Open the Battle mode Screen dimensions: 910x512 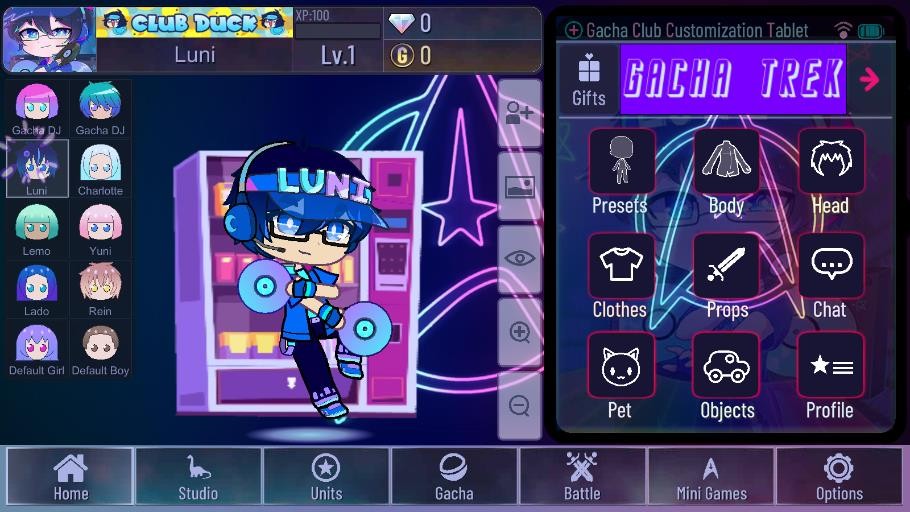coord(582,475)
